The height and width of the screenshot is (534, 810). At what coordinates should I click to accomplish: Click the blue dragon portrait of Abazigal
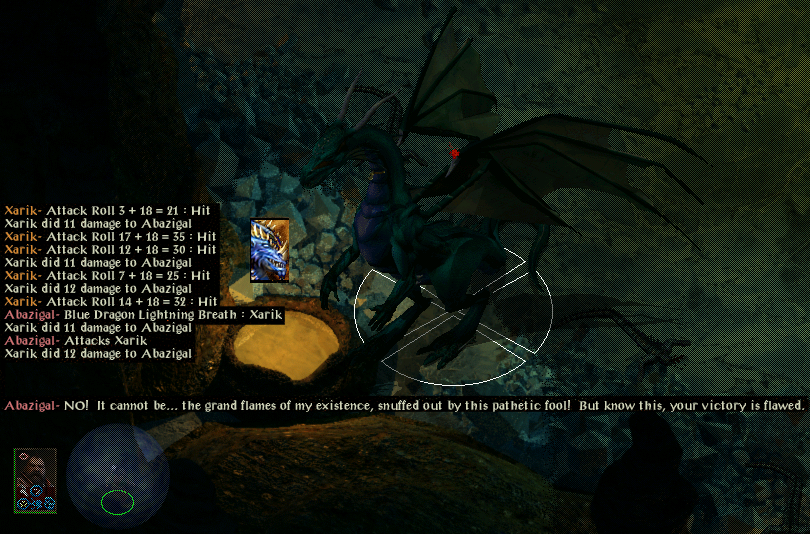click(269, 250)
